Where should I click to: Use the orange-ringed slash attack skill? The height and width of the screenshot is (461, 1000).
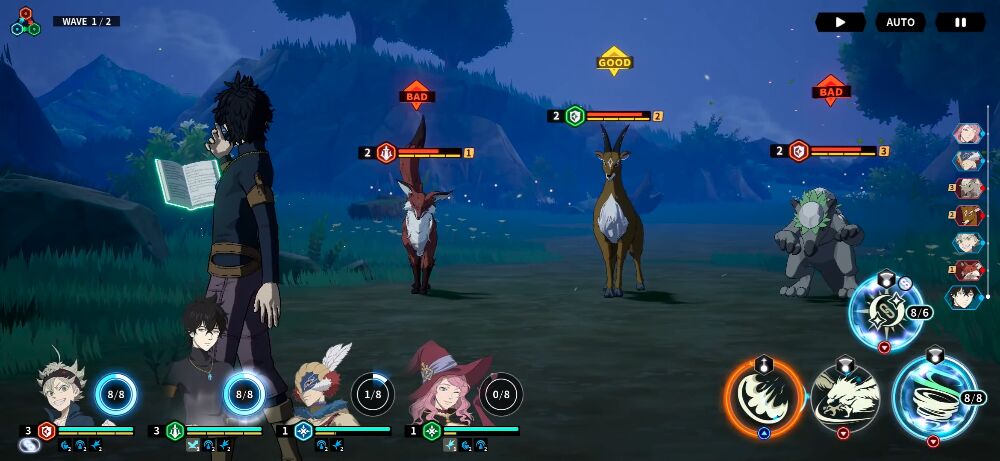pyautogui.click(x=764, y=398)
